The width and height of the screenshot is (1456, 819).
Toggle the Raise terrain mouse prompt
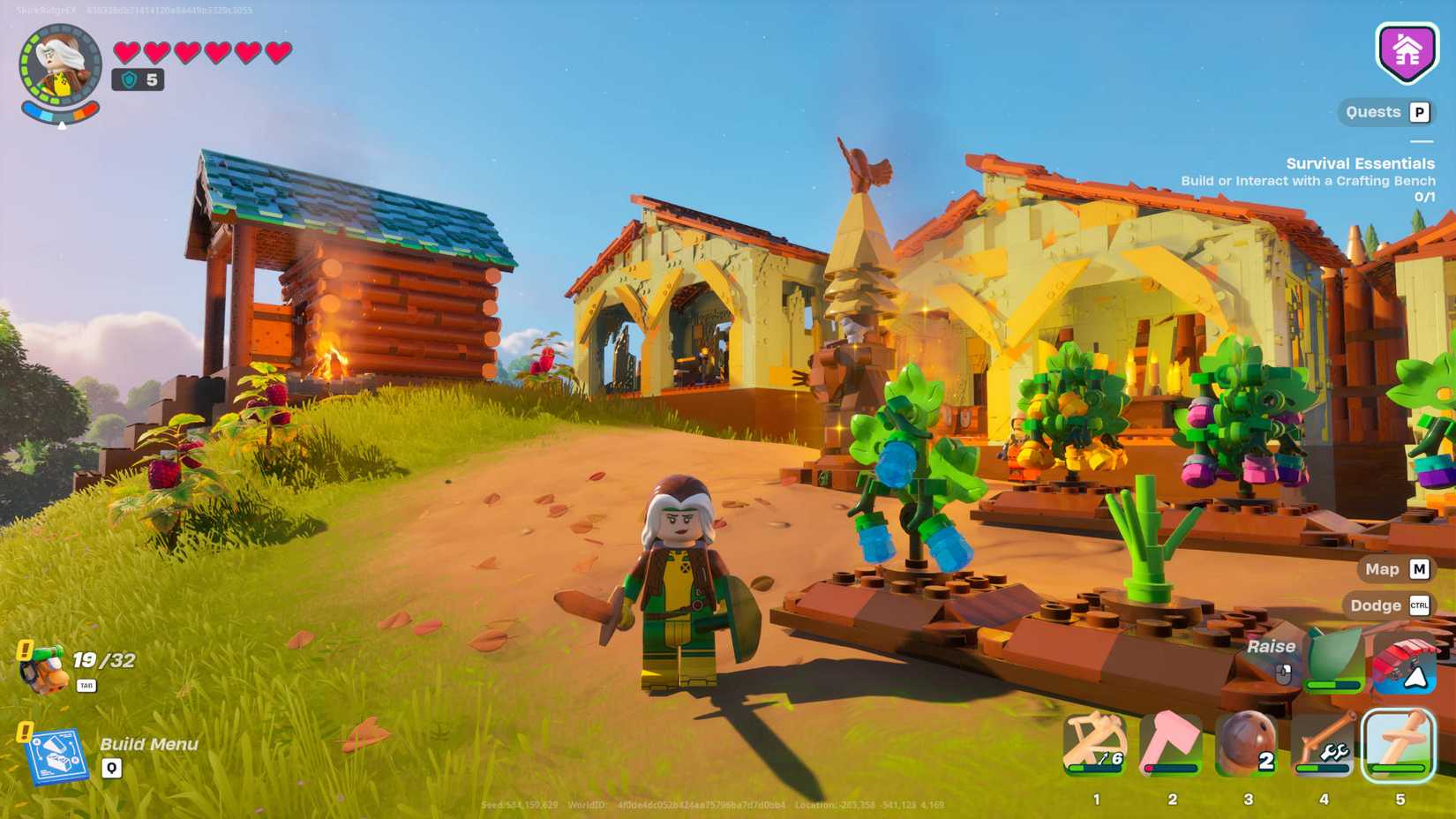(x=1272, y=646)
